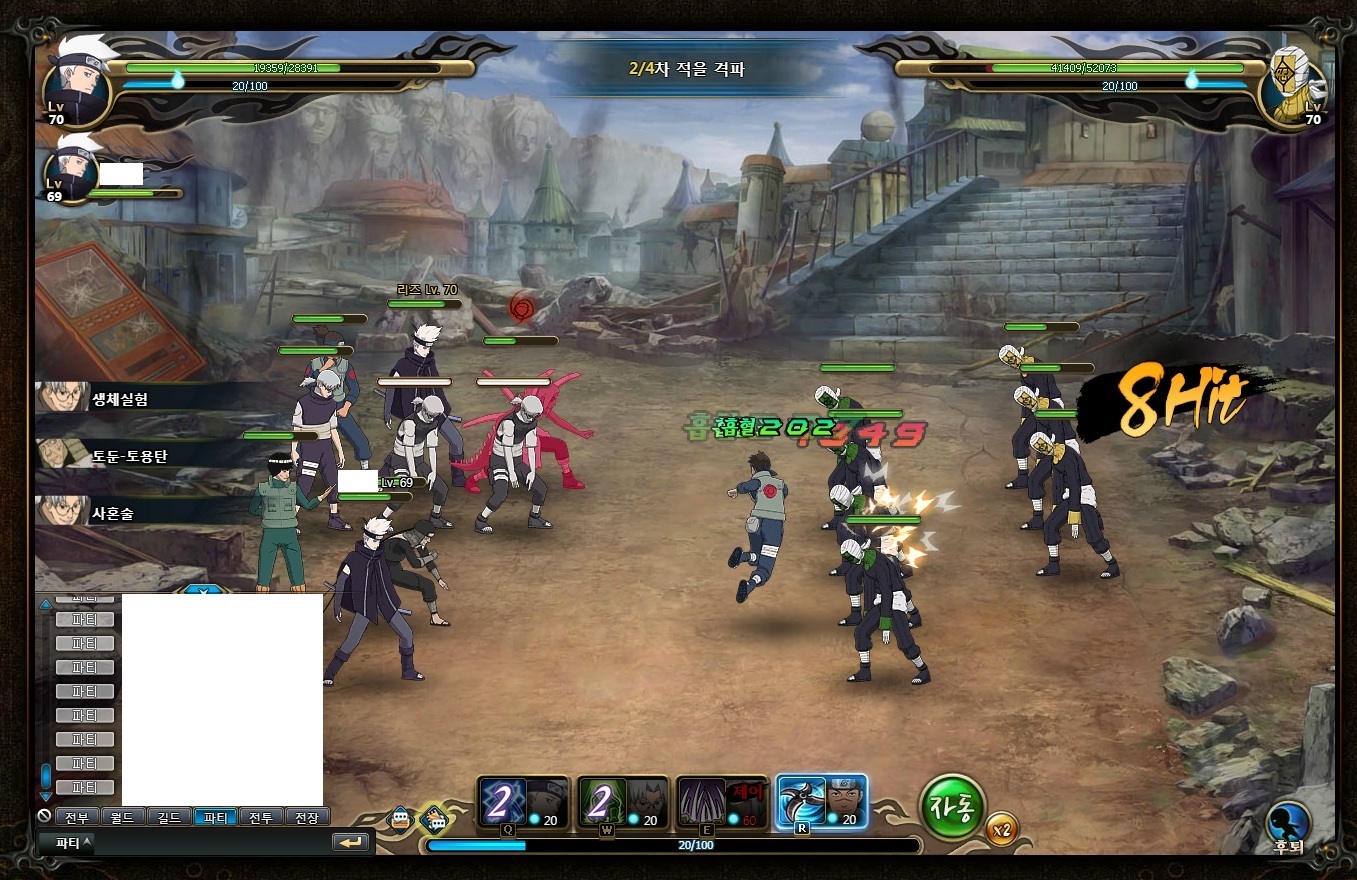Toggle the green 자동 auto-battle button
This screenshot has height=880, width=1357.
coord(952,808)
